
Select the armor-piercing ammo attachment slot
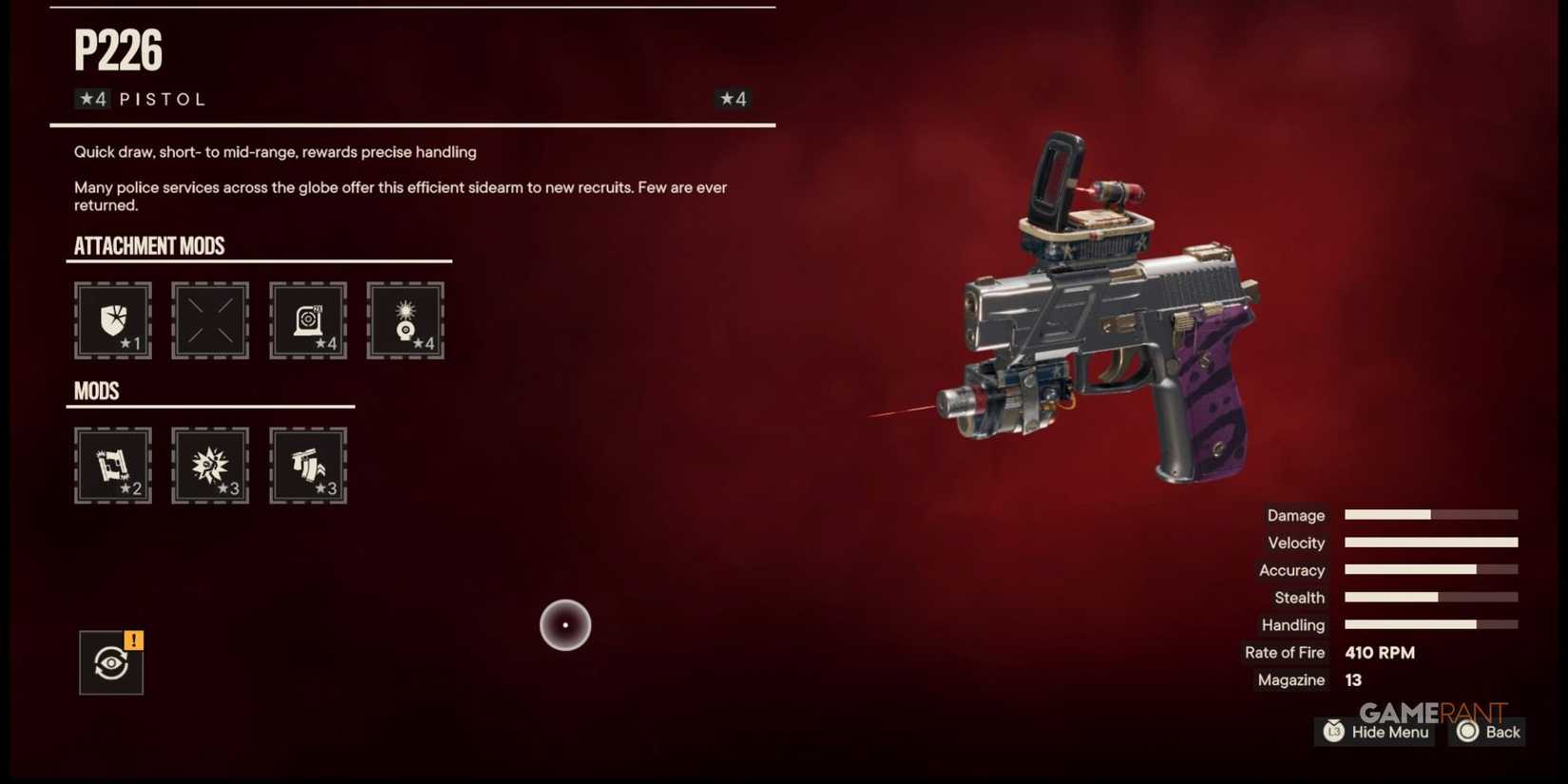click(x=112, y=321)
